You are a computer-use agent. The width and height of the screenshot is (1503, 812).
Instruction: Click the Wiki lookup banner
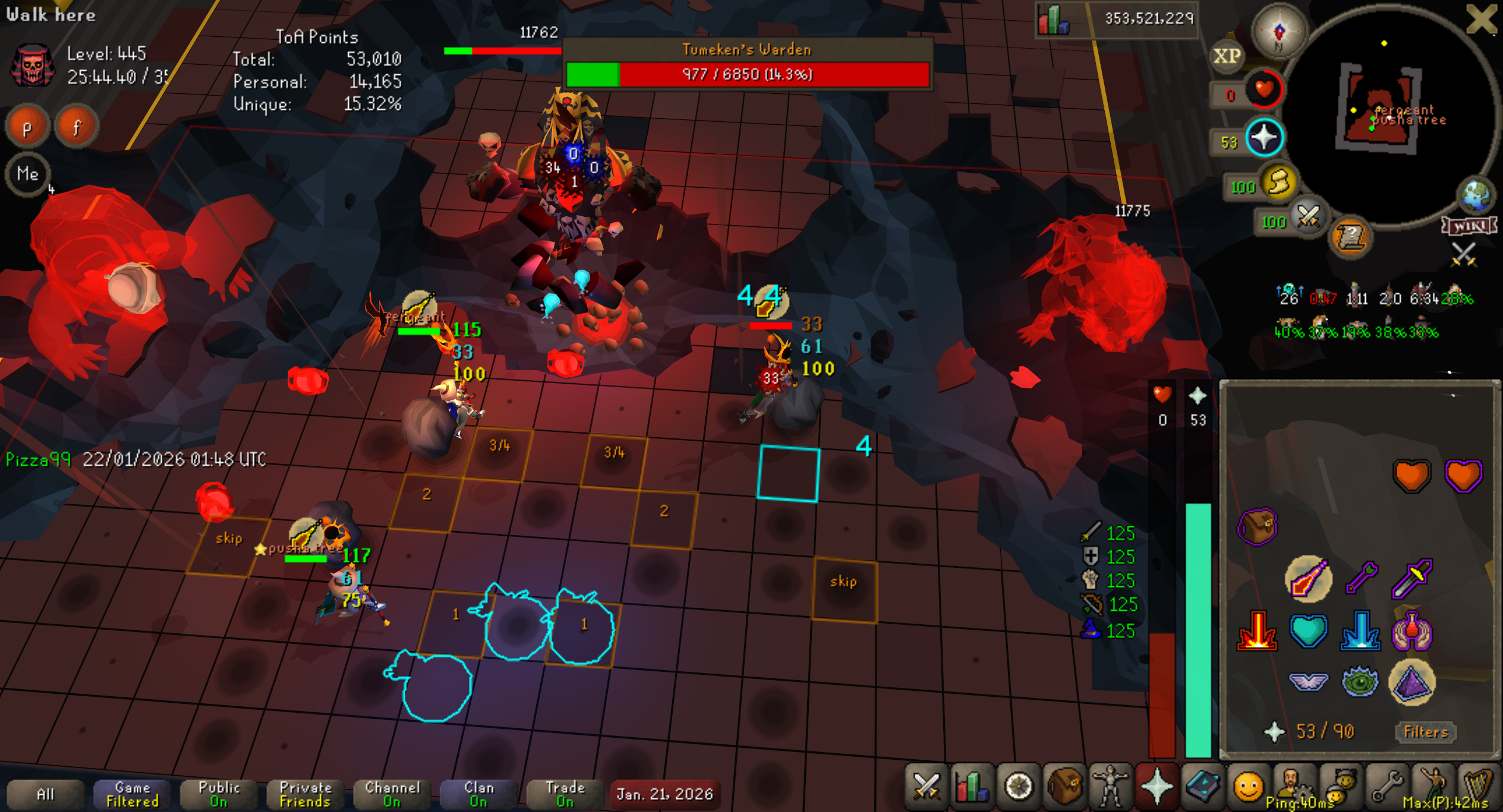(1468, 226)
